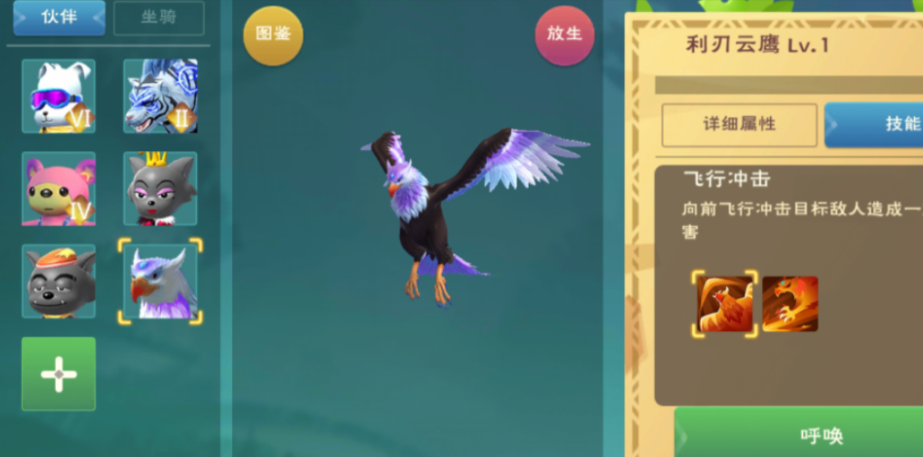The image size is (923, 457).
Task: Select the highlighted 飞行冲击 skill icon
Action: coord(725,304)
